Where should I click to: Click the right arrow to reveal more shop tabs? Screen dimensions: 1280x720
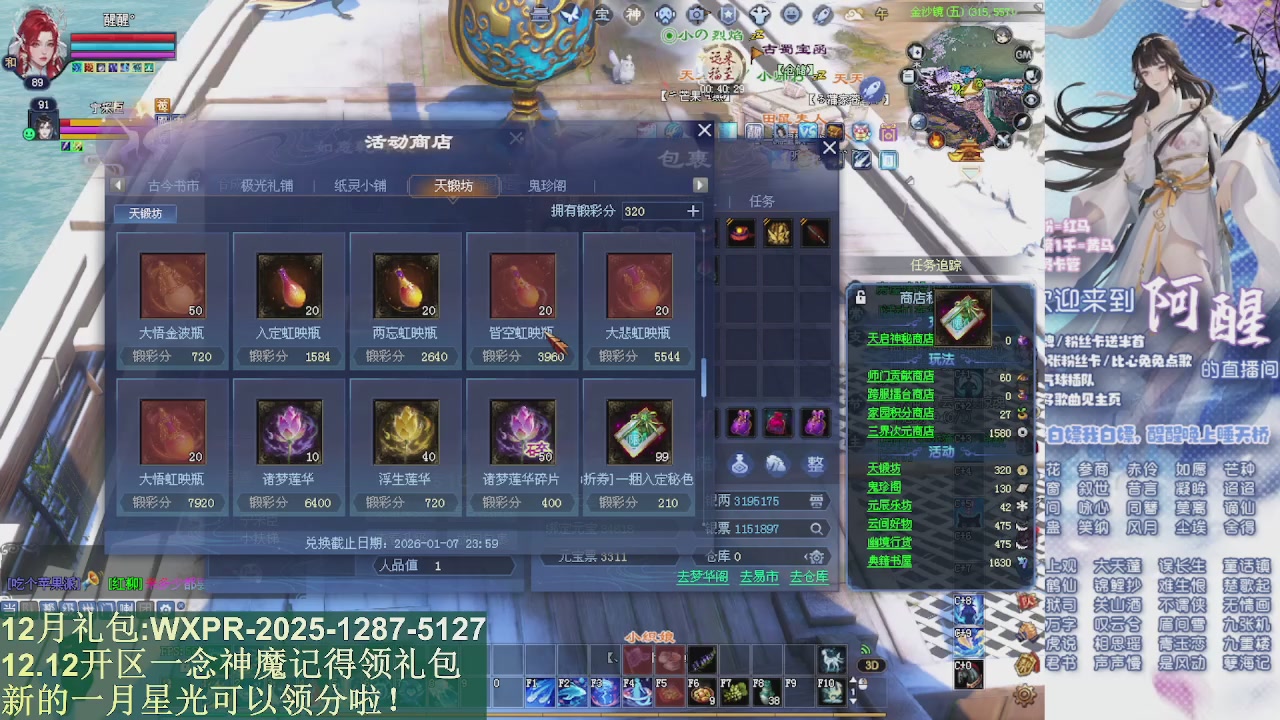(x=700, y=184)
